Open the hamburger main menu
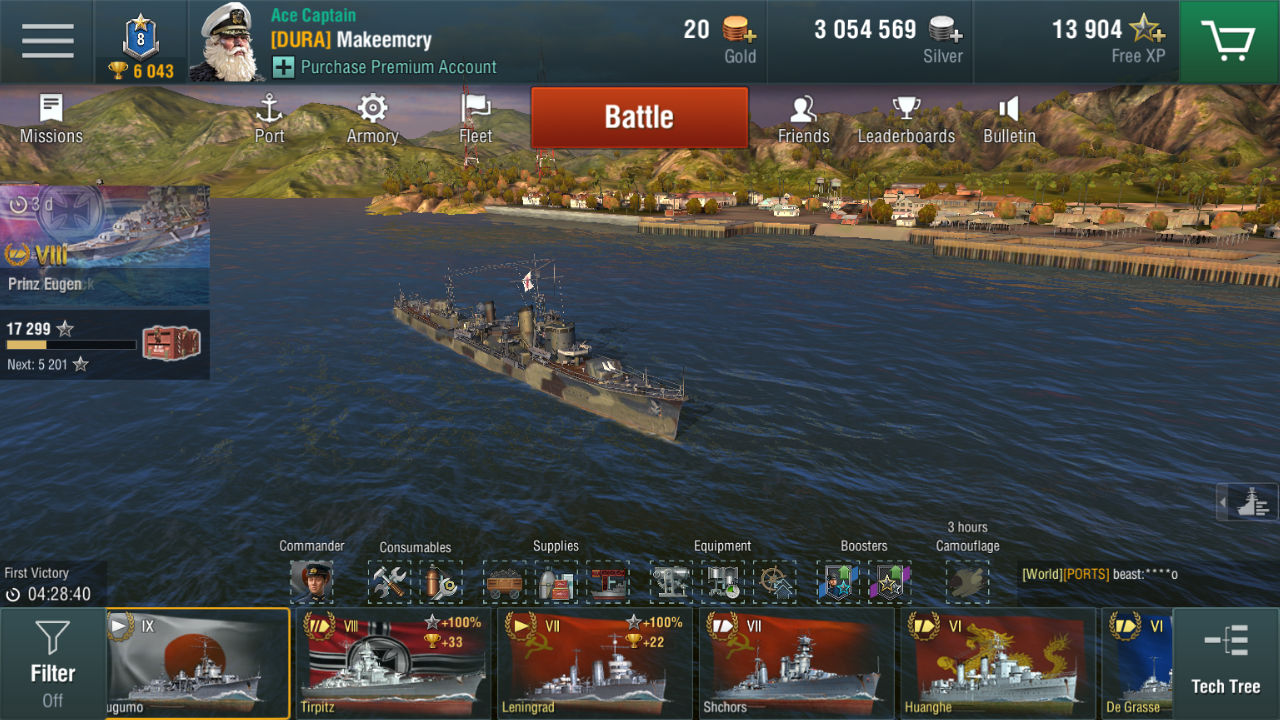Screen dimensions: 1280x720 click(x=47, y=42)
